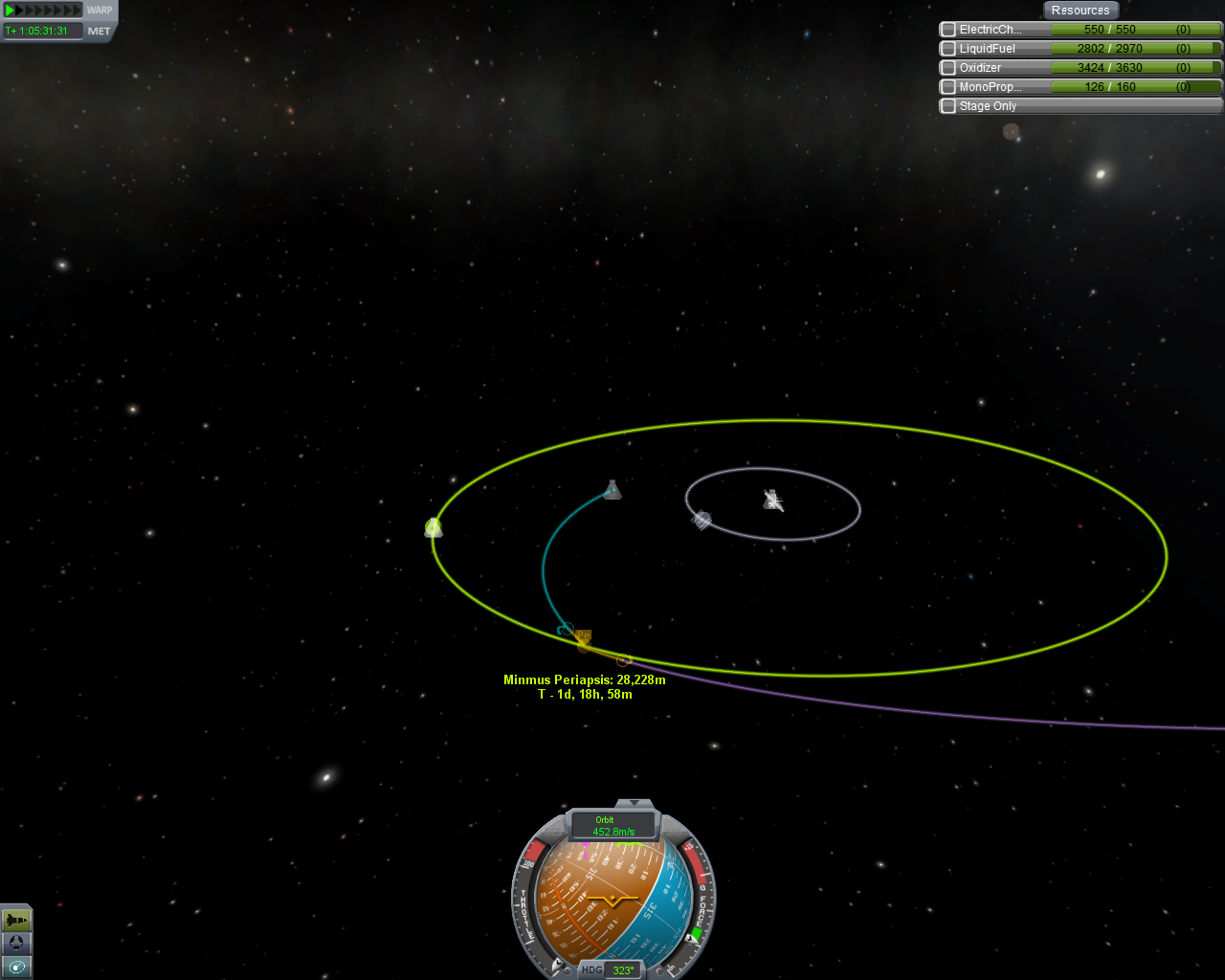Enable the Stage Only option

click(x=948, y=106)
